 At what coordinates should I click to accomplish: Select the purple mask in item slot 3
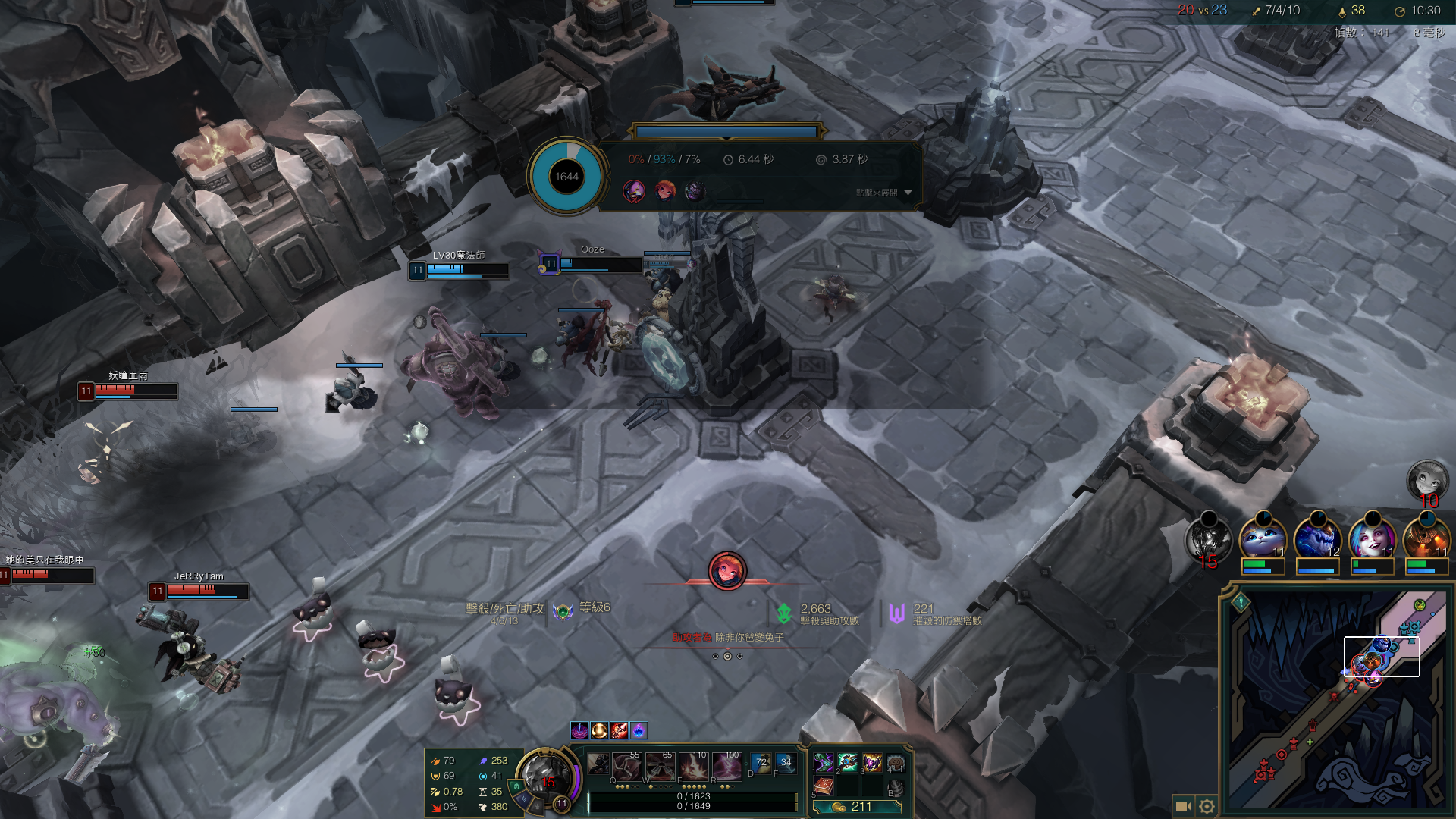tap(872, 763)
